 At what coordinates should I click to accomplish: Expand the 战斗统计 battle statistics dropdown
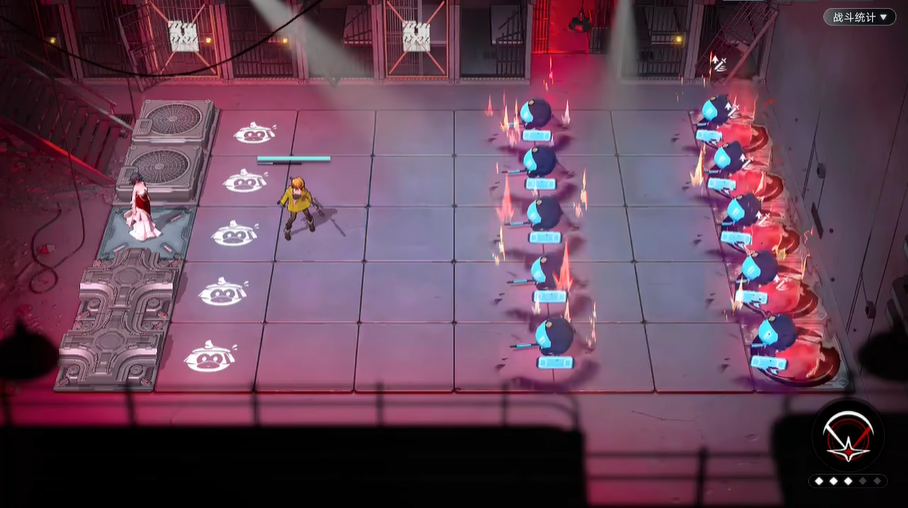859,17
